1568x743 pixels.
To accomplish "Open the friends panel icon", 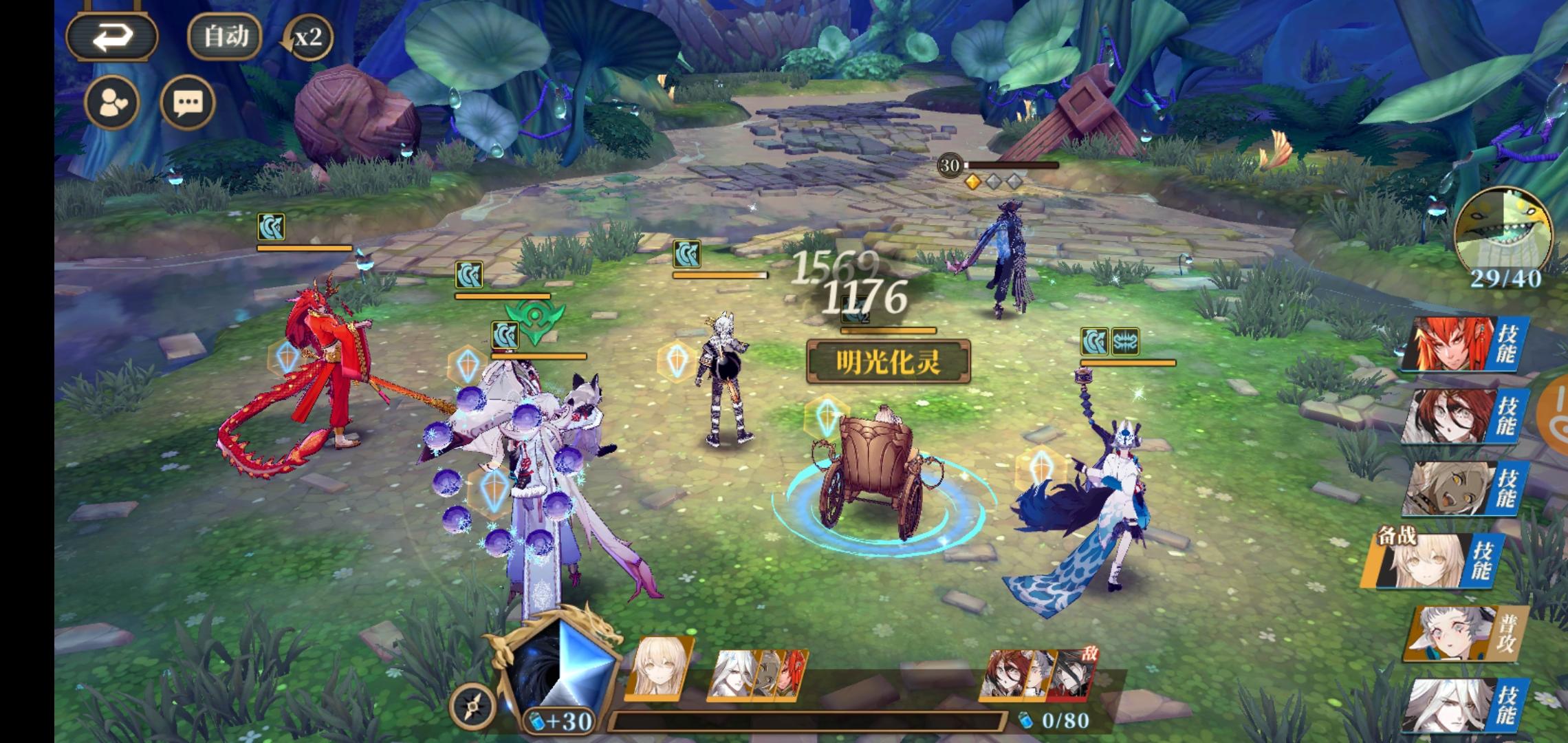I will pos(111,102).
